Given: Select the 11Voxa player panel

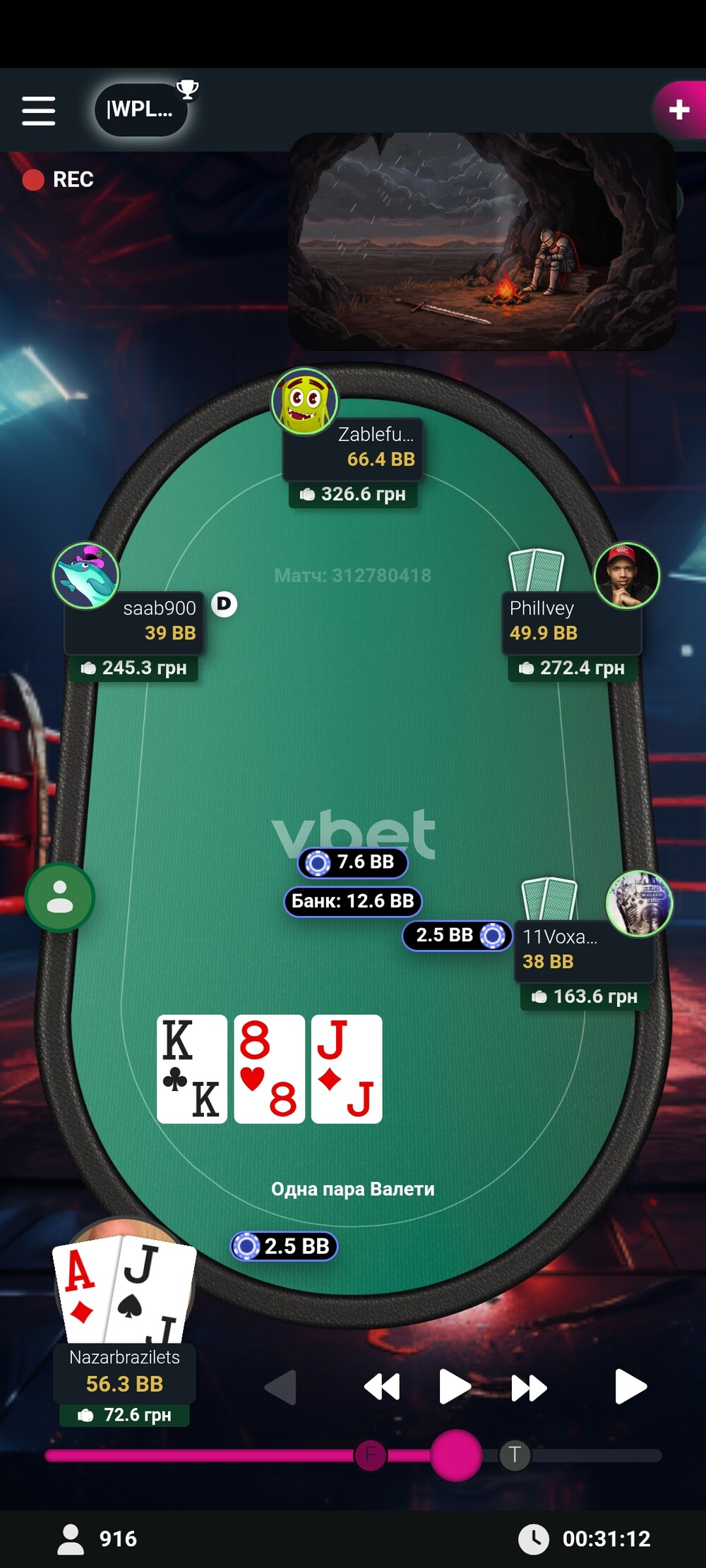Looking at the screenshot, I should (x=583, y=950).
